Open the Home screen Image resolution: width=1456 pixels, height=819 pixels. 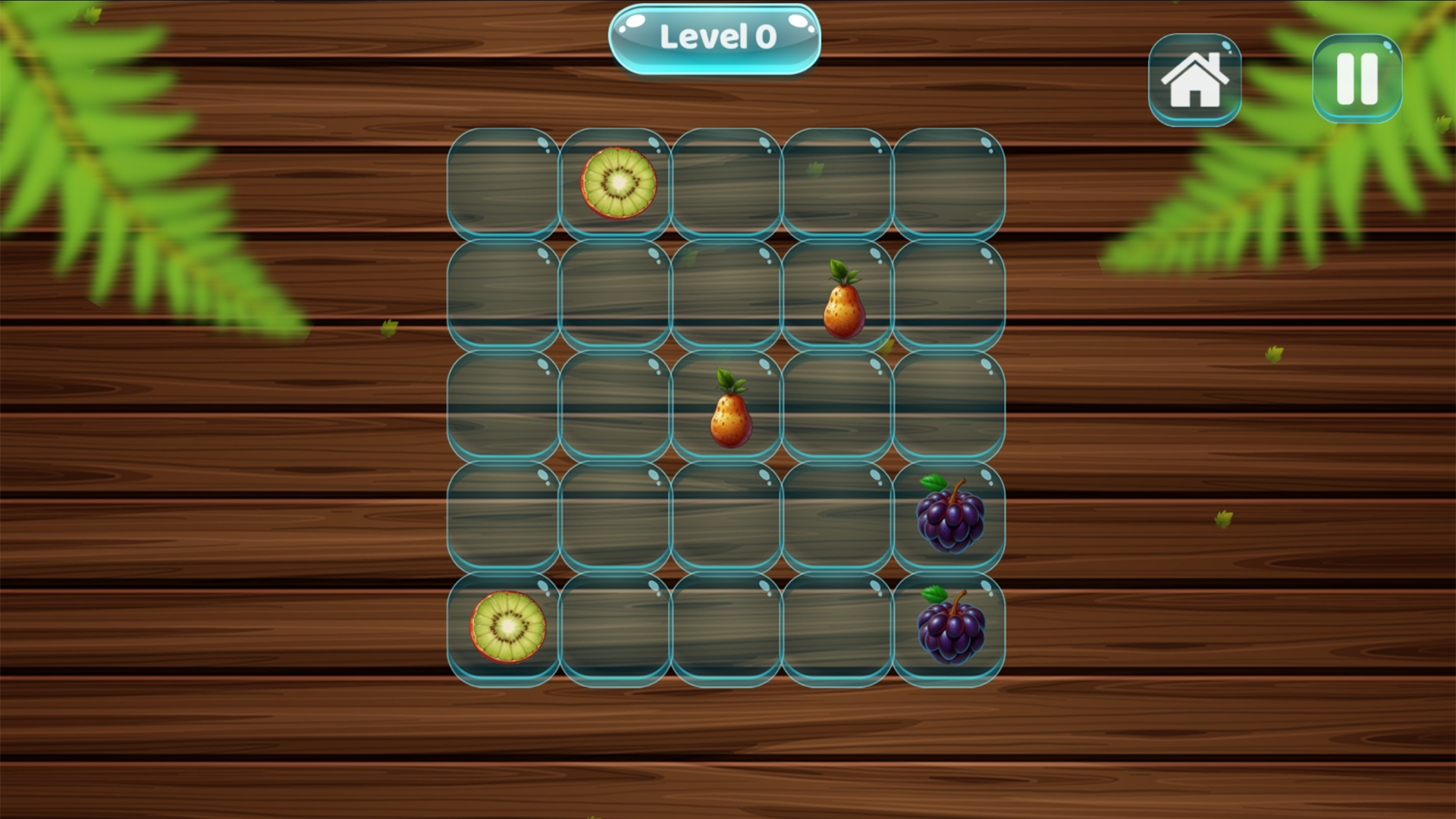tap(1195, 78)
